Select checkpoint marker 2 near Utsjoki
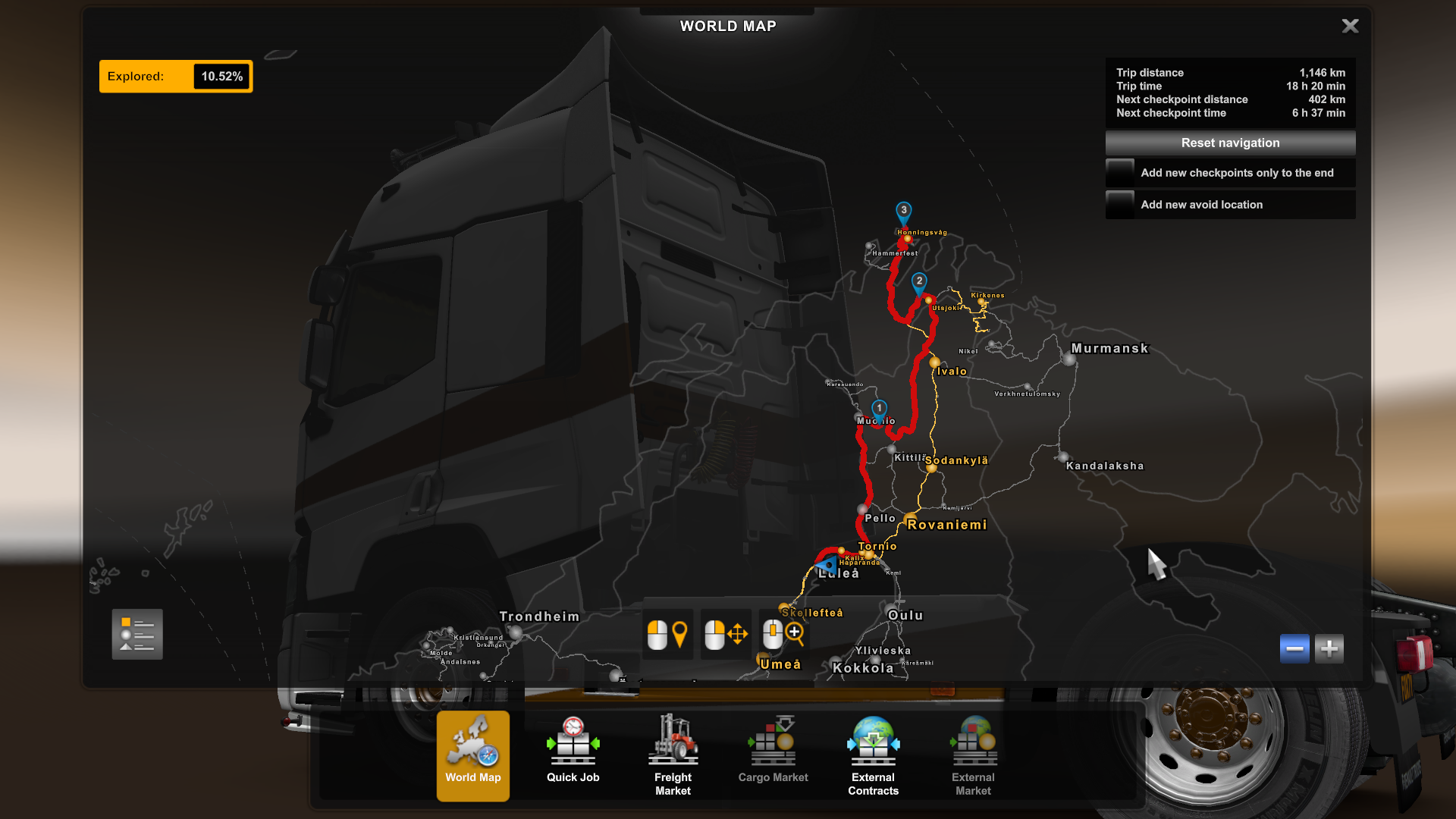 tap(919, 282)
